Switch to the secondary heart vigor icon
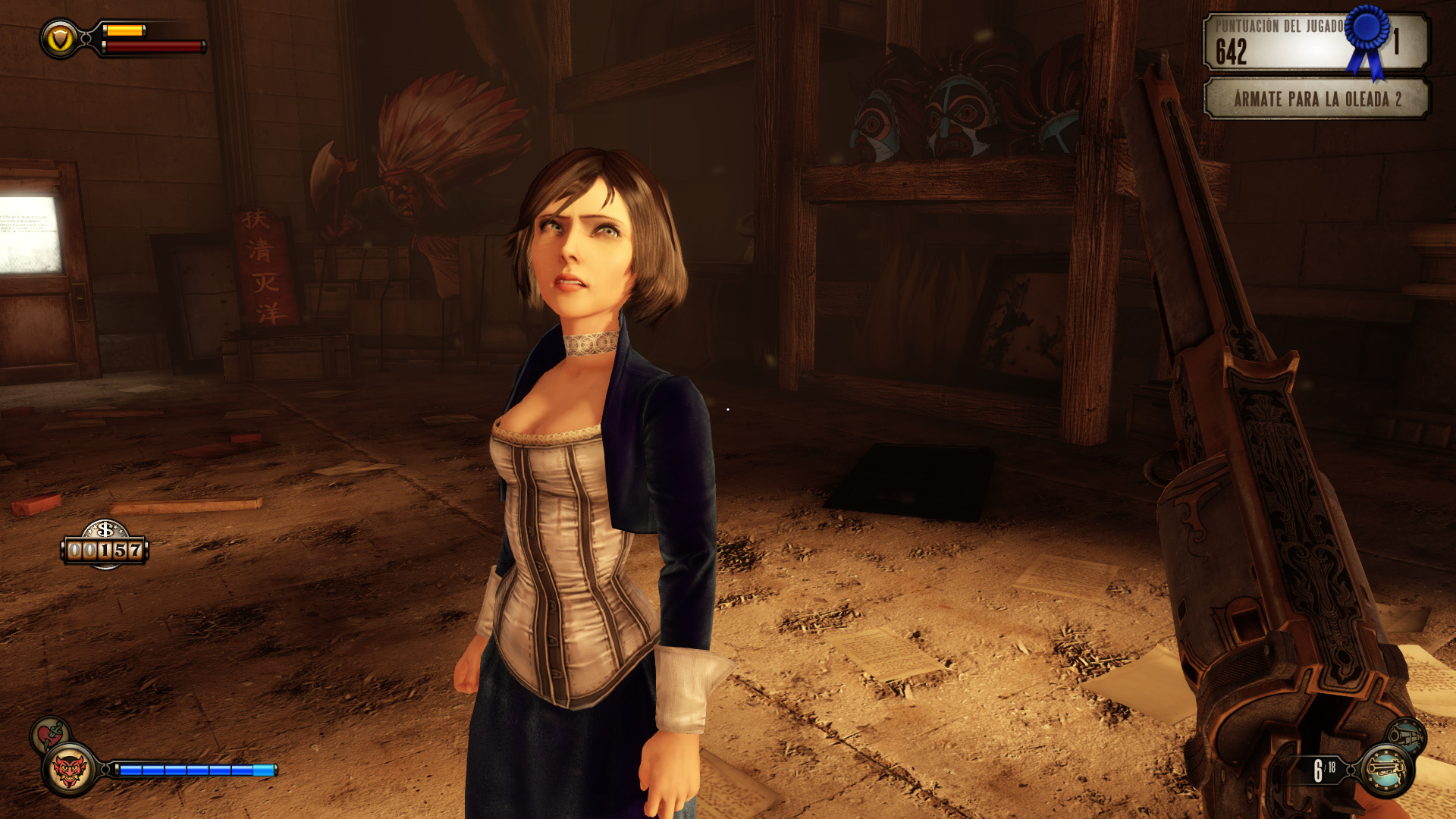 coord(49,734)
